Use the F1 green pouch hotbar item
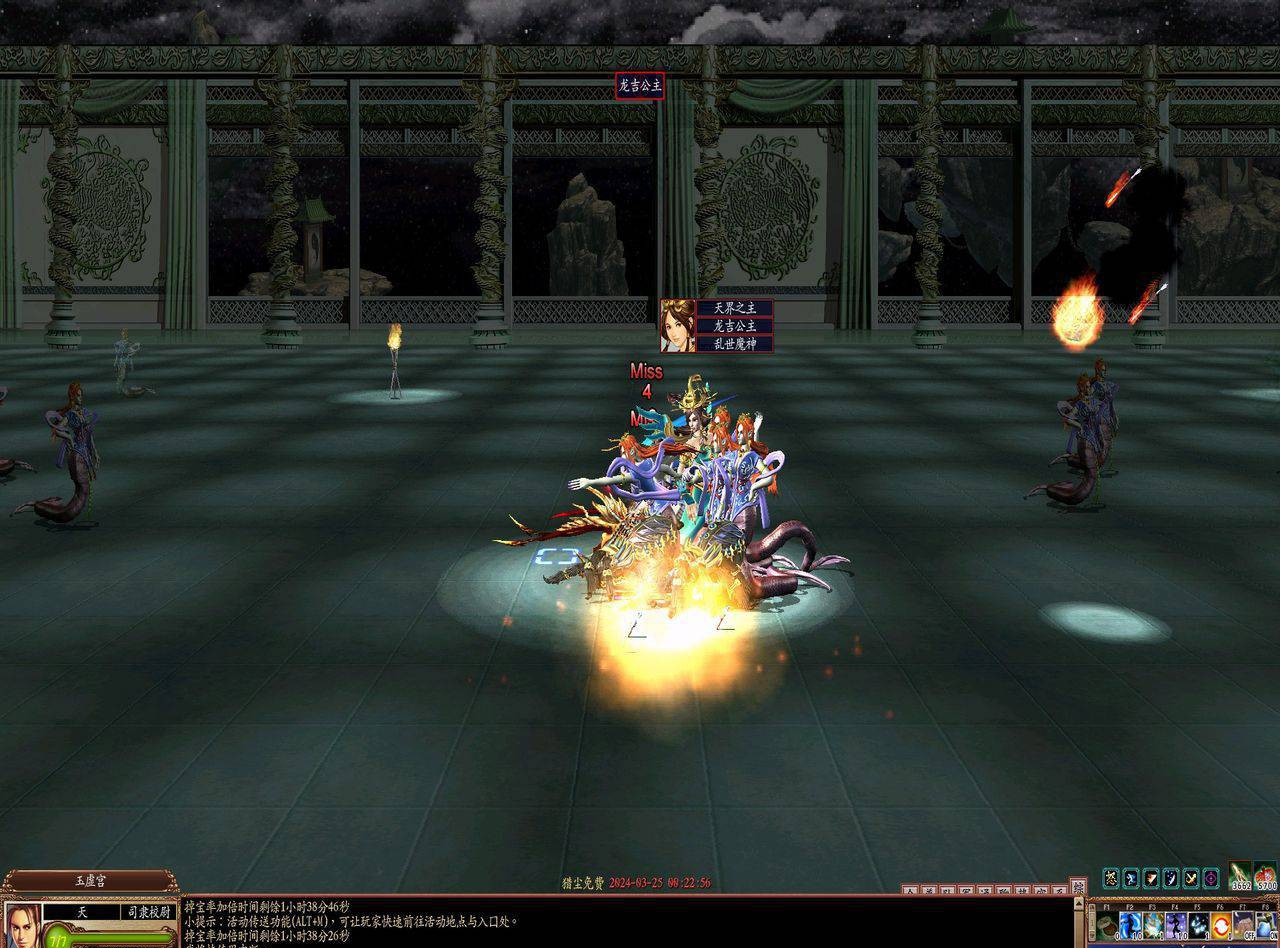Viewport: 1280px width, 948px height. (1106, 927)
